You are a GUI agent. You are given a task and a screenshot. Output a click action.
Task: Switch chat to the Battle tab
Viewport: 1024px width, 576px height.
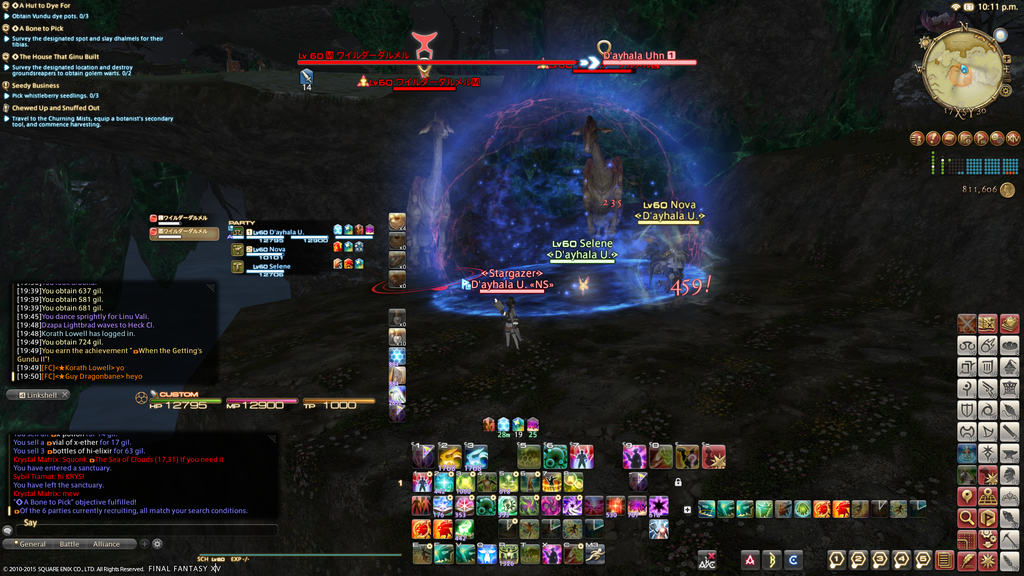(69, 544)
